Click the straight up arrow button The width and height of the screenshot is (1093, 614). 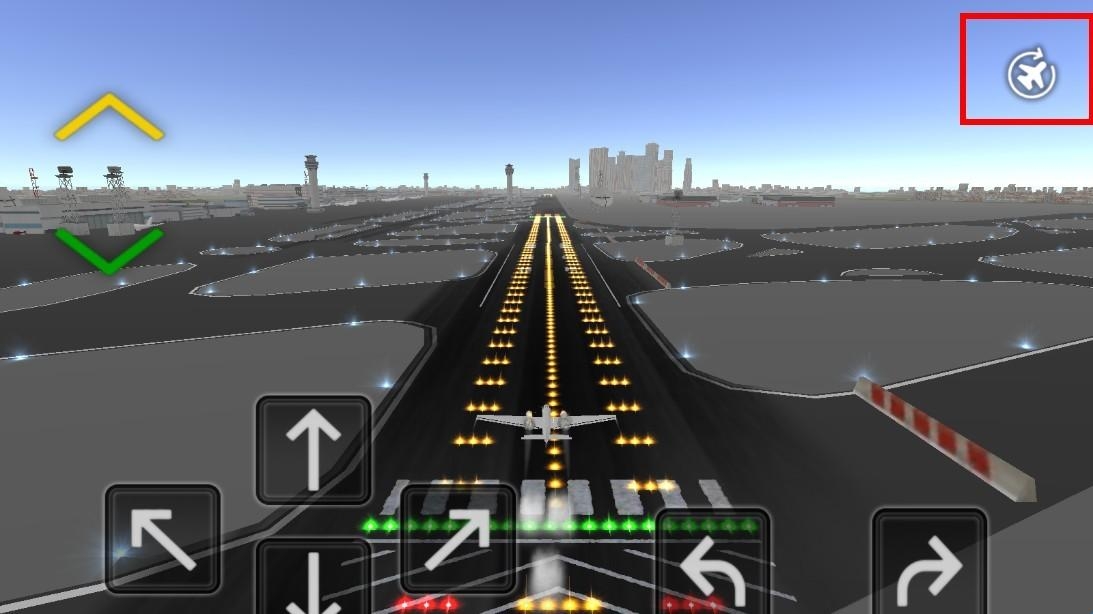point(314,449)
